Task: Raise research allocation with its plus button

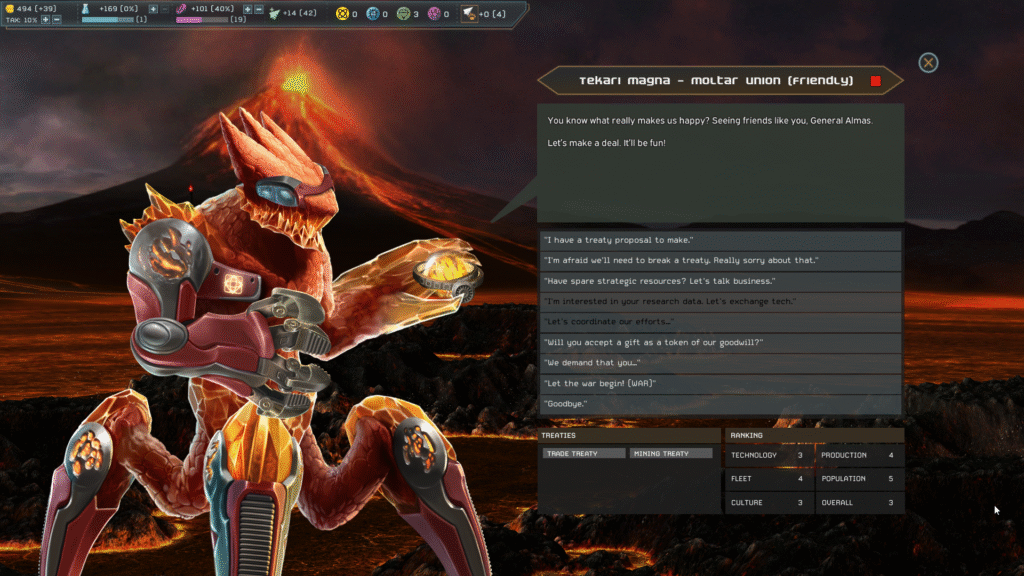Action: click(x=153, y=9)
